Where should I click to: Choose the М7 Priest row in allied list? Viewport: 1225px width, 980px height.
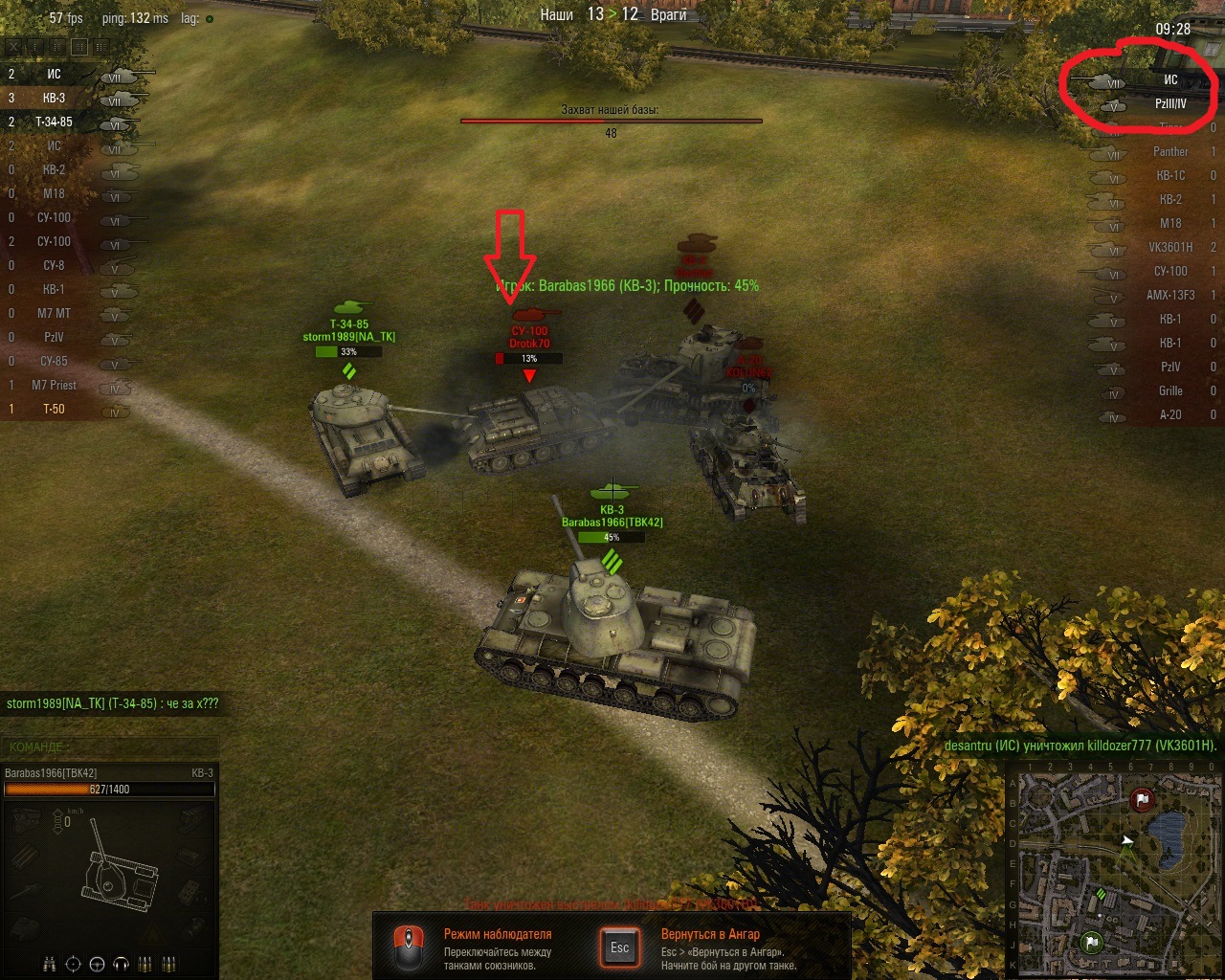[x=55, y=385]
